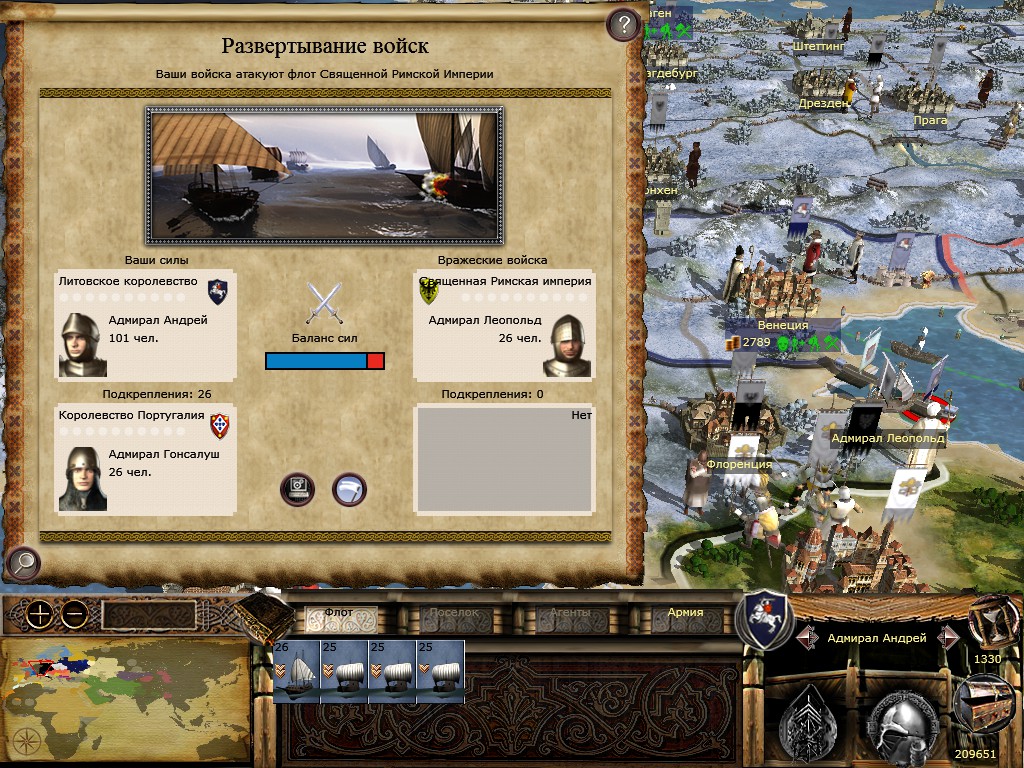Screen dimensions: 1024x768
Task: Select the first ship card with 26 men
Action: (296, 672)
